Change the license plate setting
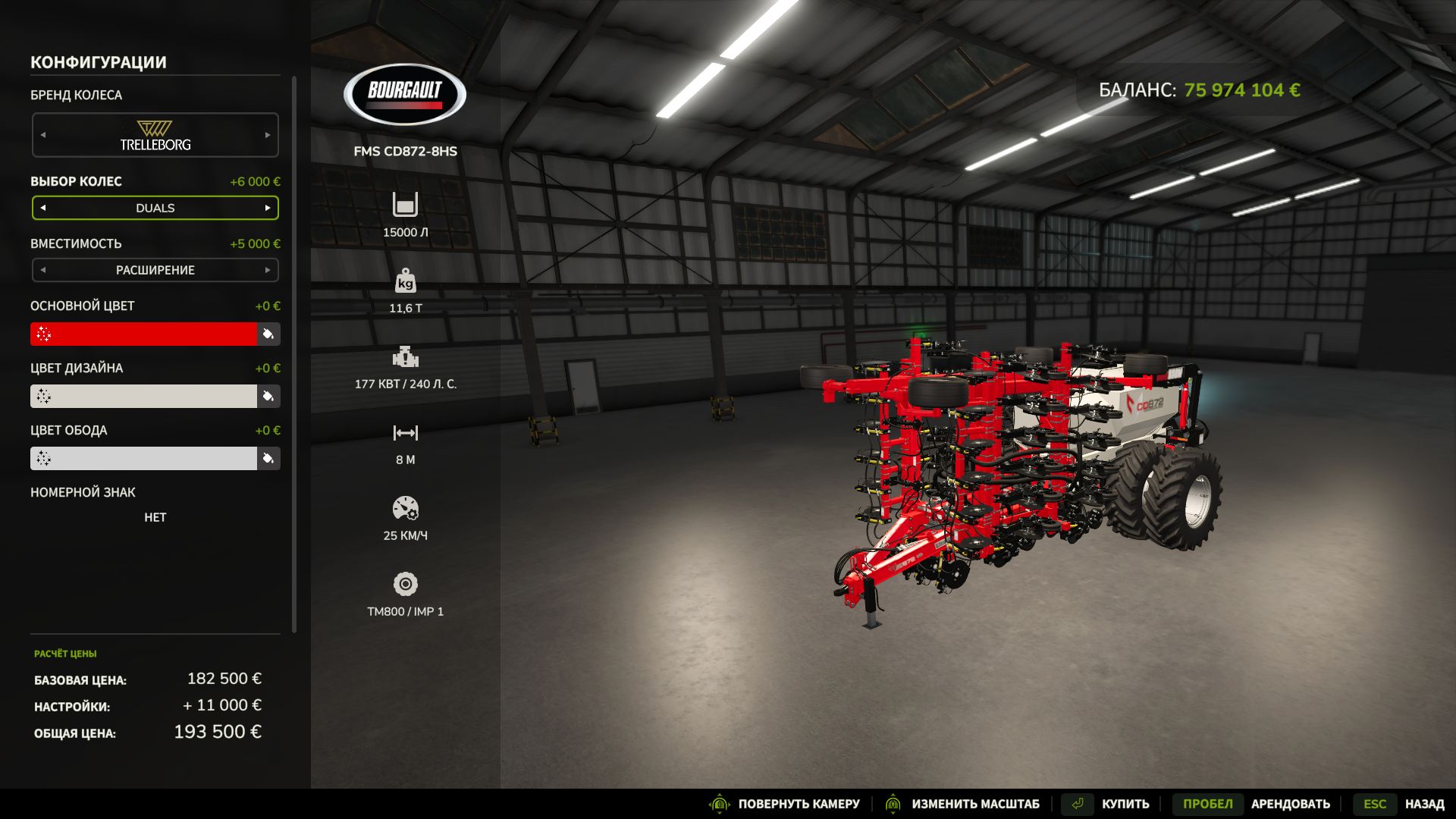Viewport: 1456px width, 819px height. 155,517
